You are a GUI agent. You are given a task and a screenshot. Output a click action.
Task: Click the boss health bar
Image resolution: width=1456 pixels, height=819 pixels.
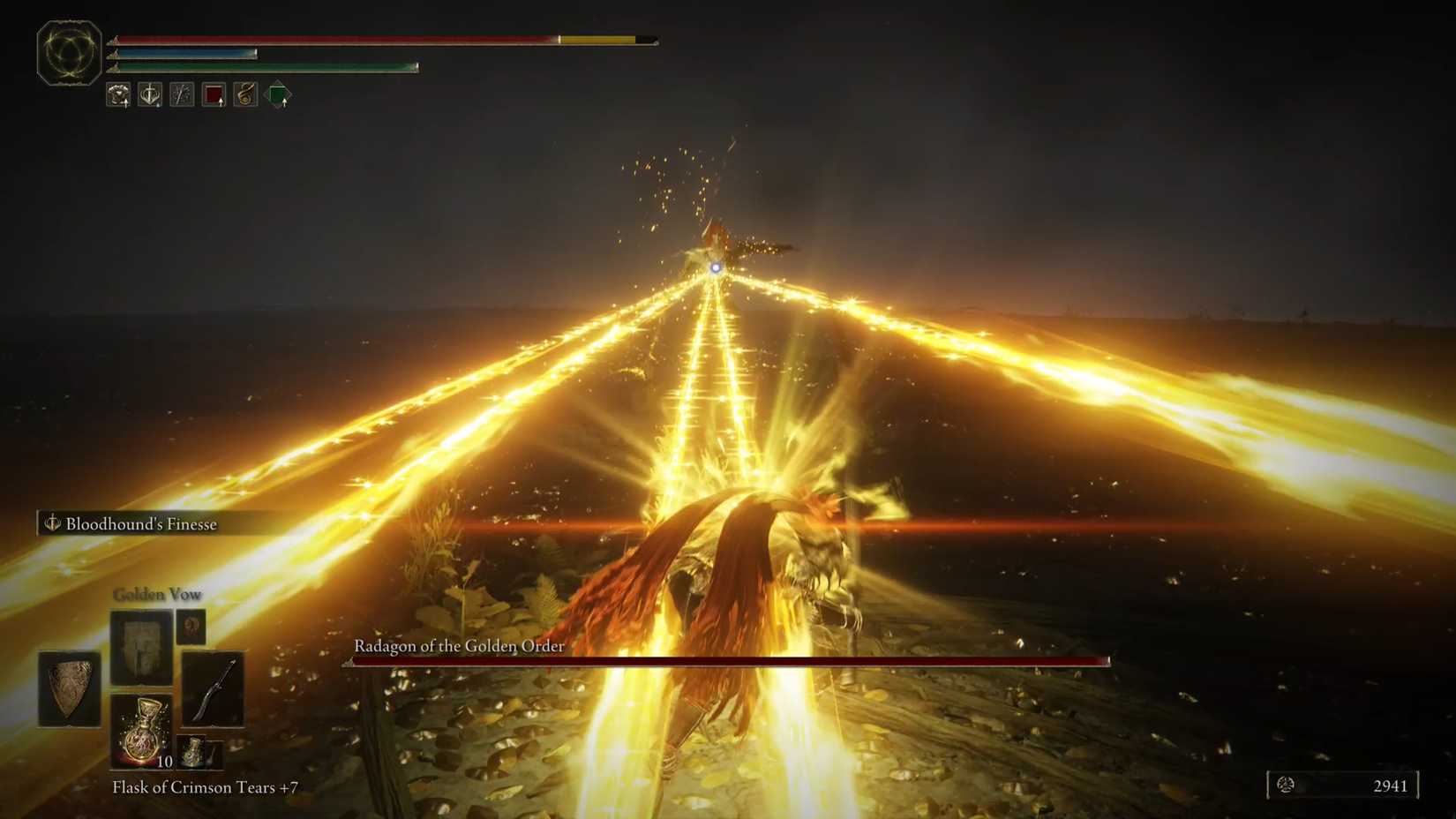pyautogui.click(x=732, y=661)
